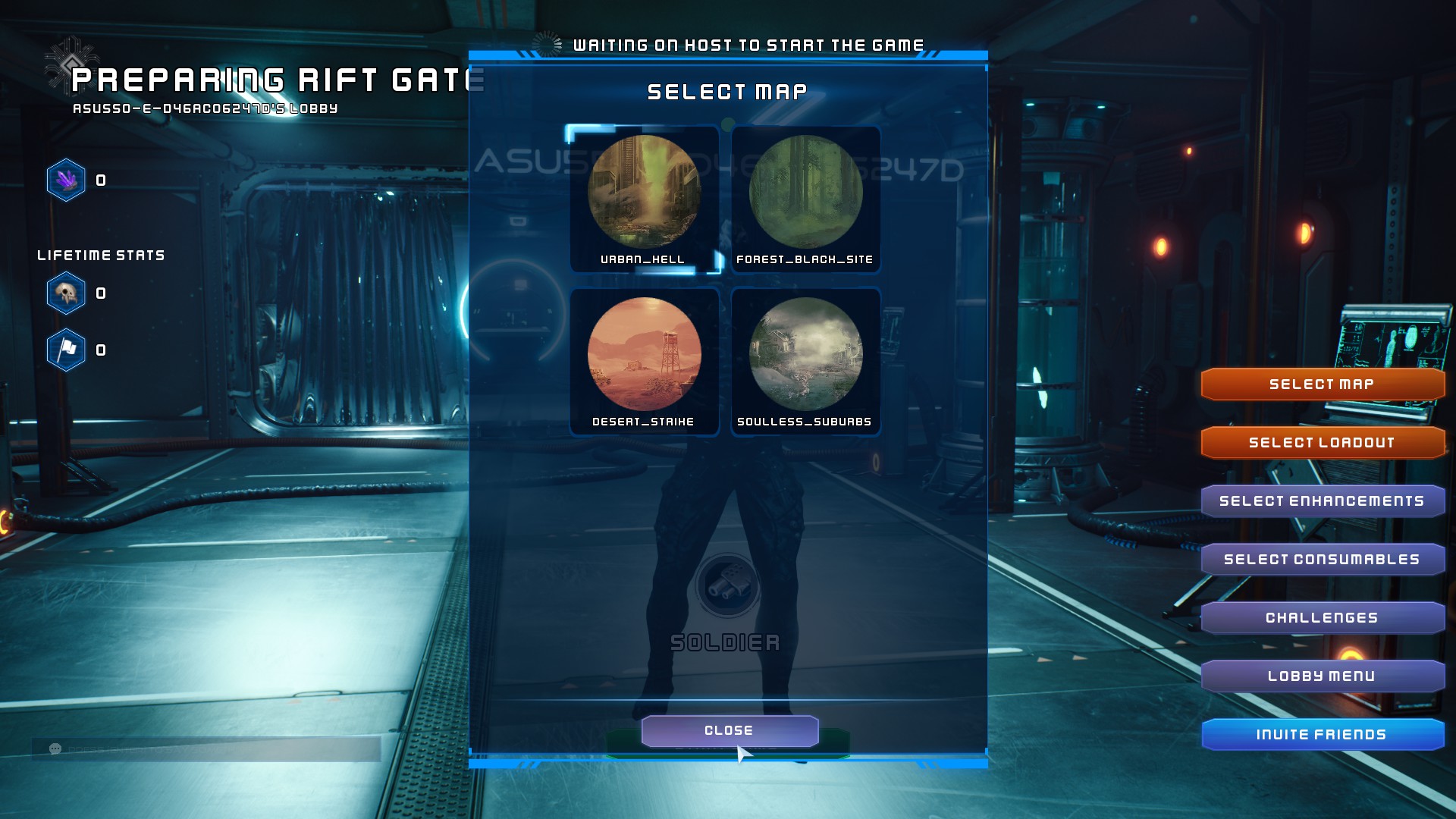Pick the Desert_Strike map
This screenshot has width=1456, height=819.
pos(644,361)
